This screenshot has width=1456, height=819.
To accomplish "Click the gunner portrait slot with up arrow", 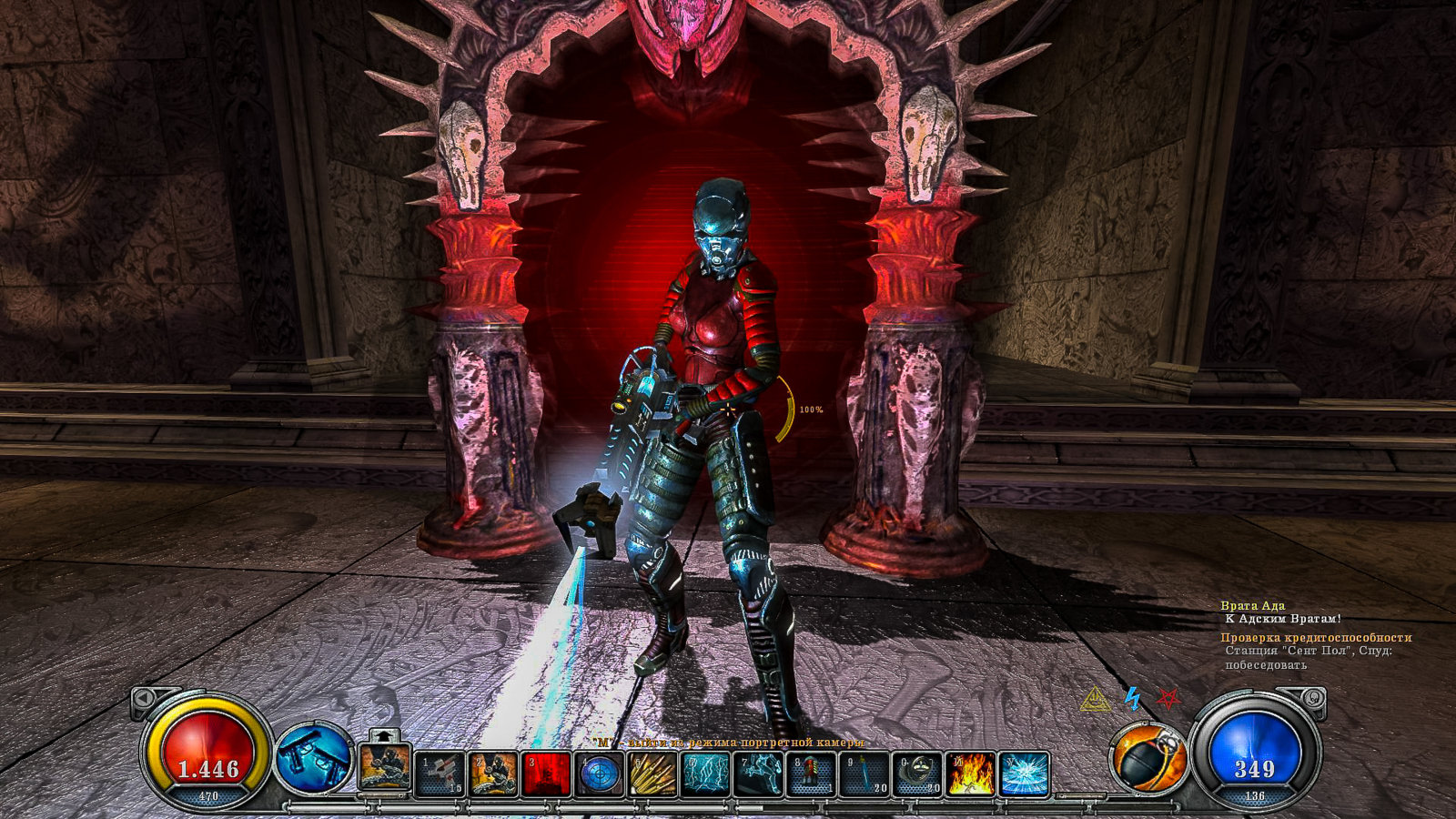I will (x=384, y=767).
